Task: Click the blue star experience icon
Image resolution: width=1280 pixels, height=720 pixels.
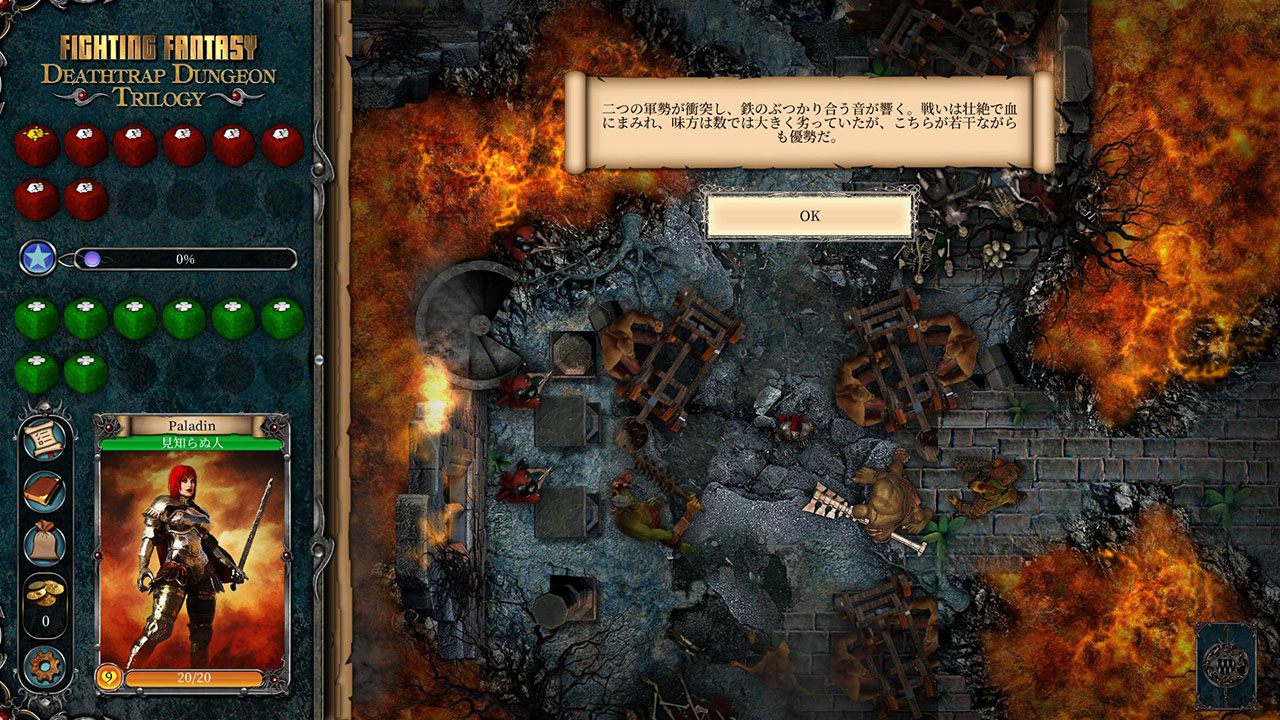Action: [x=38, y=258]
